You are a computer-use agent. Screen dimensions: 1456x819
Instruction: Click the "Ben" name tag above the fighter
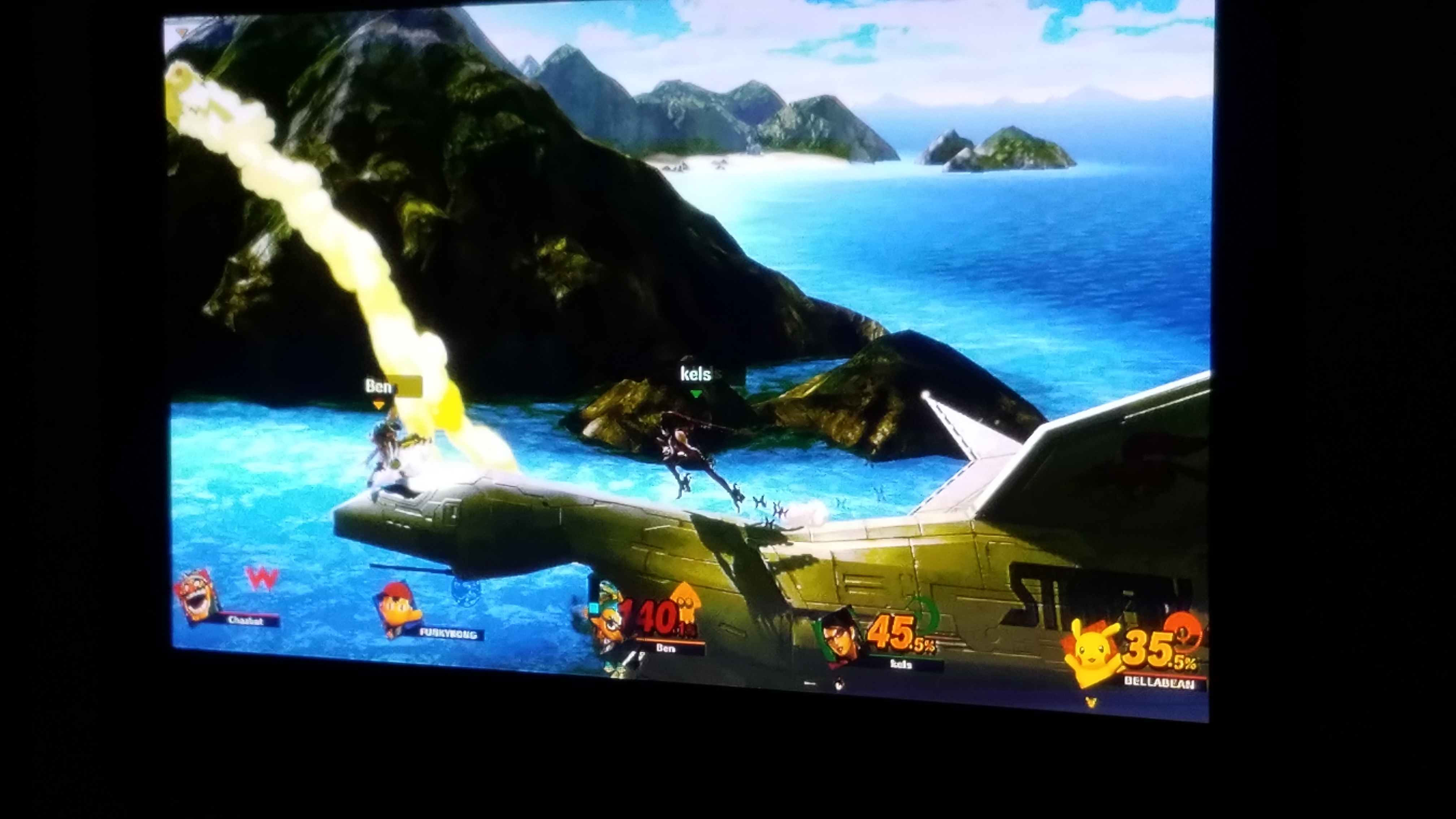point(378,387)
